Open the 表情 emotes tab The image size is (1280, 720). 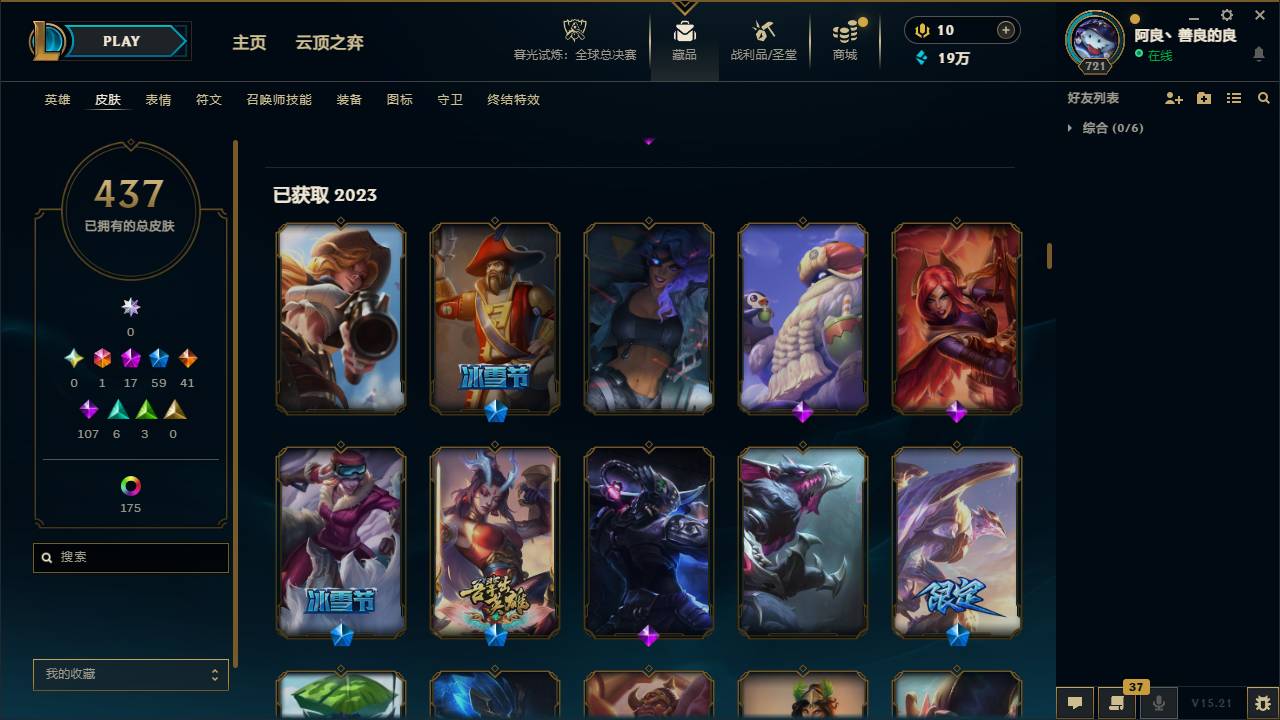(x=159, y=100)
